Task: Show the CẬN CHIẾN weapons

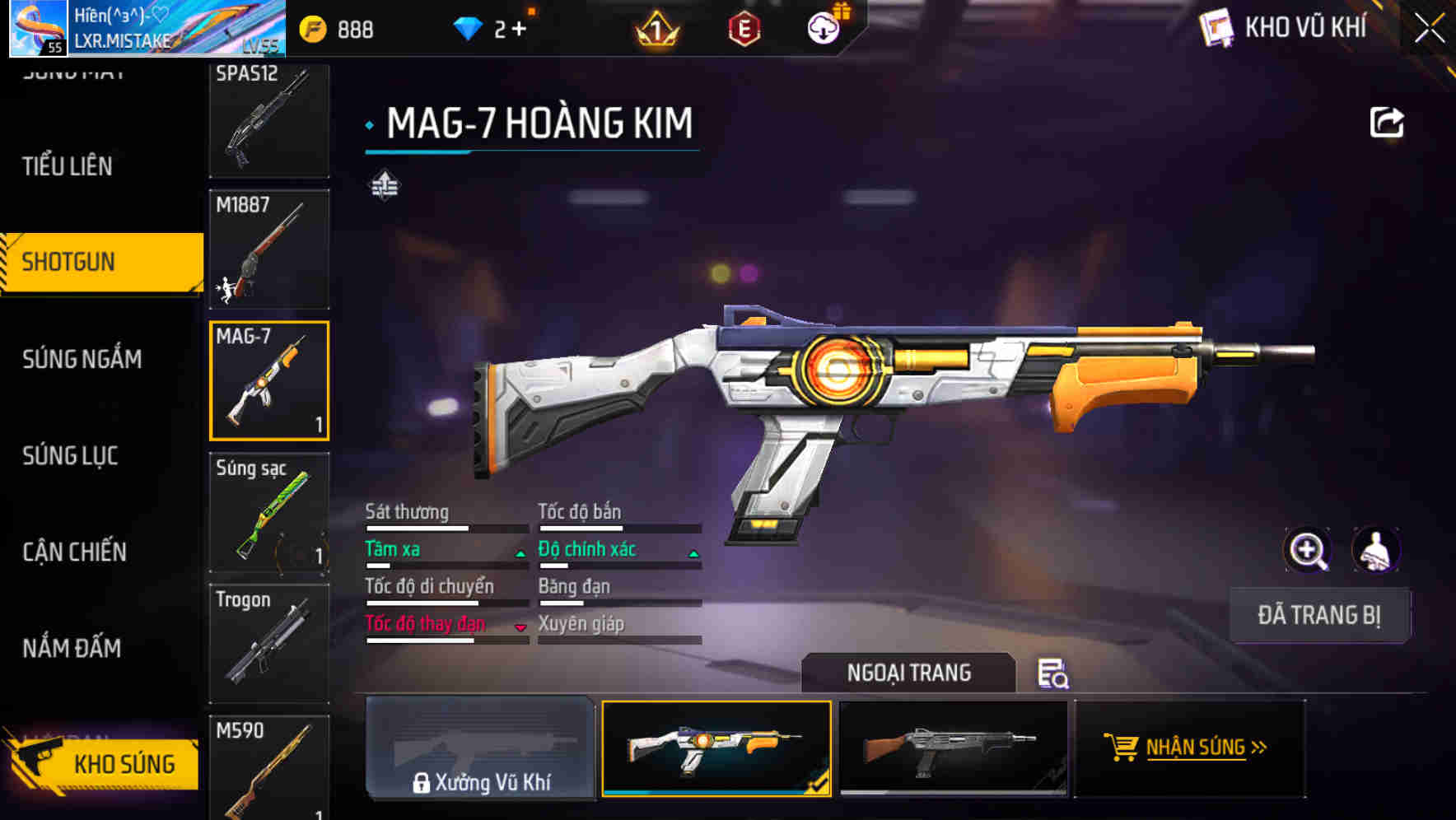Action: point(75,552)
